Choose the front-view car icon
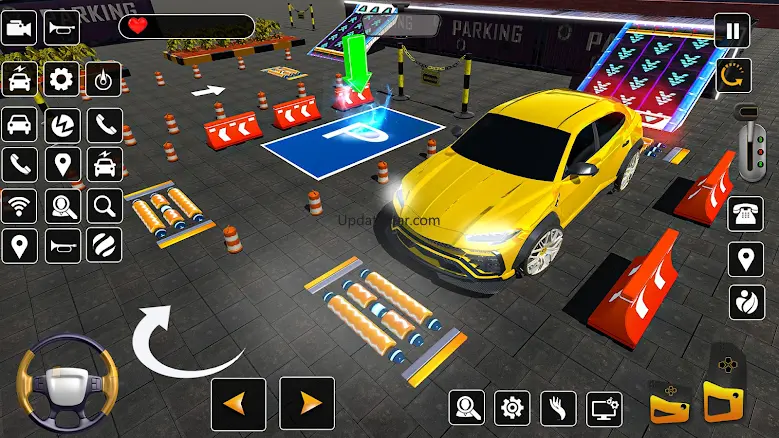Viewport: 779px width, 438px height. point(19,124)
